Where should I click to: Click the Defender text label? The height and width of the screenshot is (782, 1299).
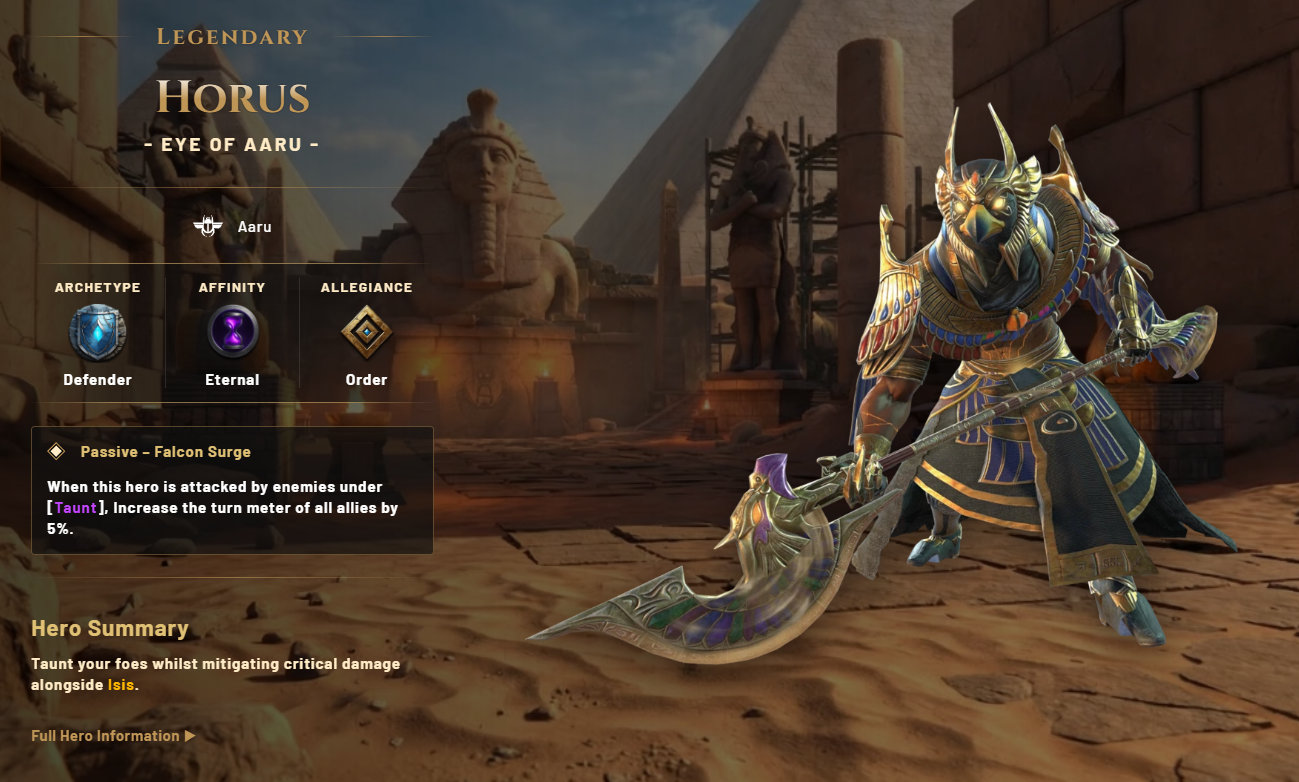[96, 380]
